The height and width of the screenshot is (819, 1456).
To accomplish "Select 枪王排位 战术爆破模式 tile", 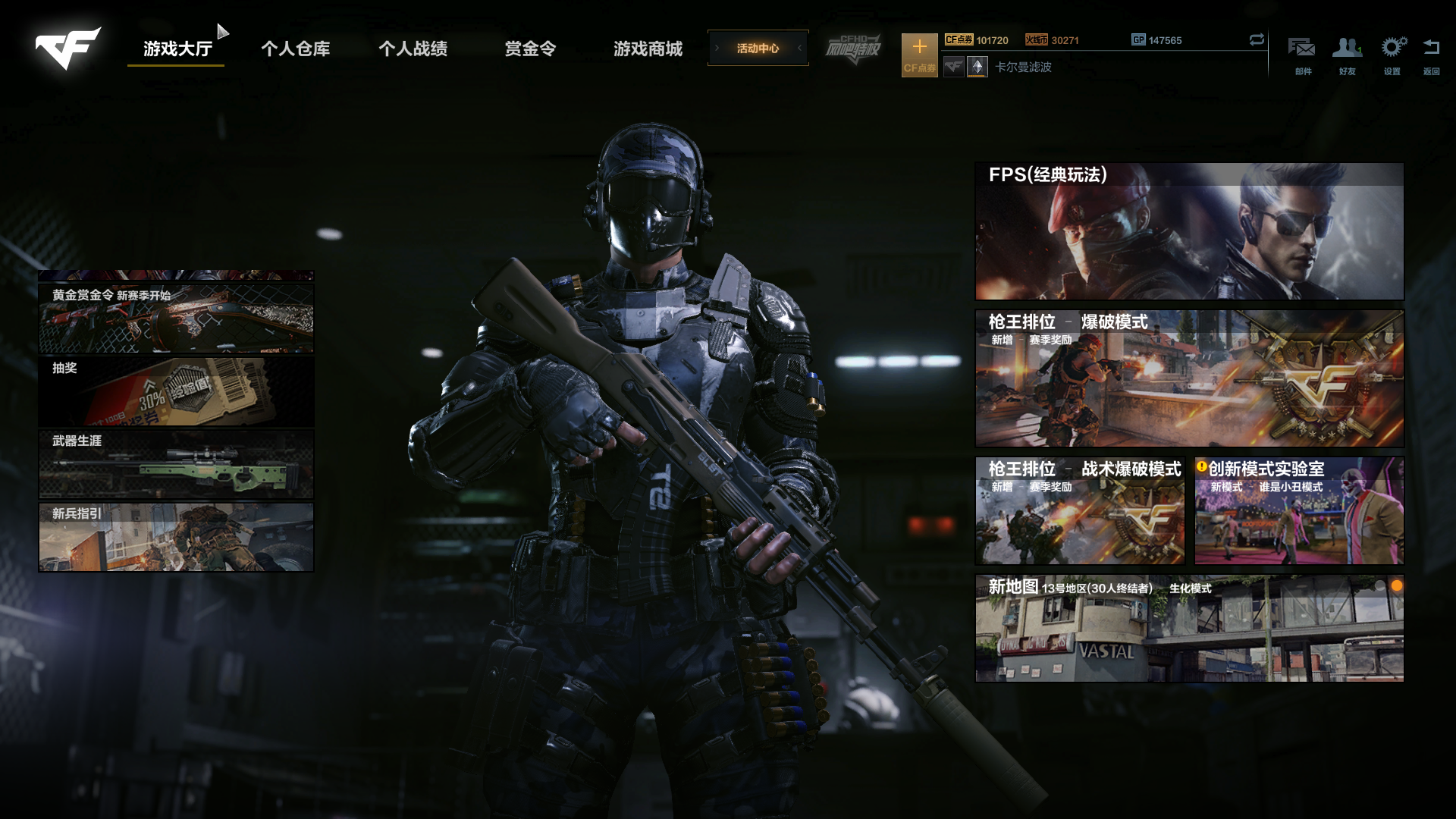I will 1079,510.
